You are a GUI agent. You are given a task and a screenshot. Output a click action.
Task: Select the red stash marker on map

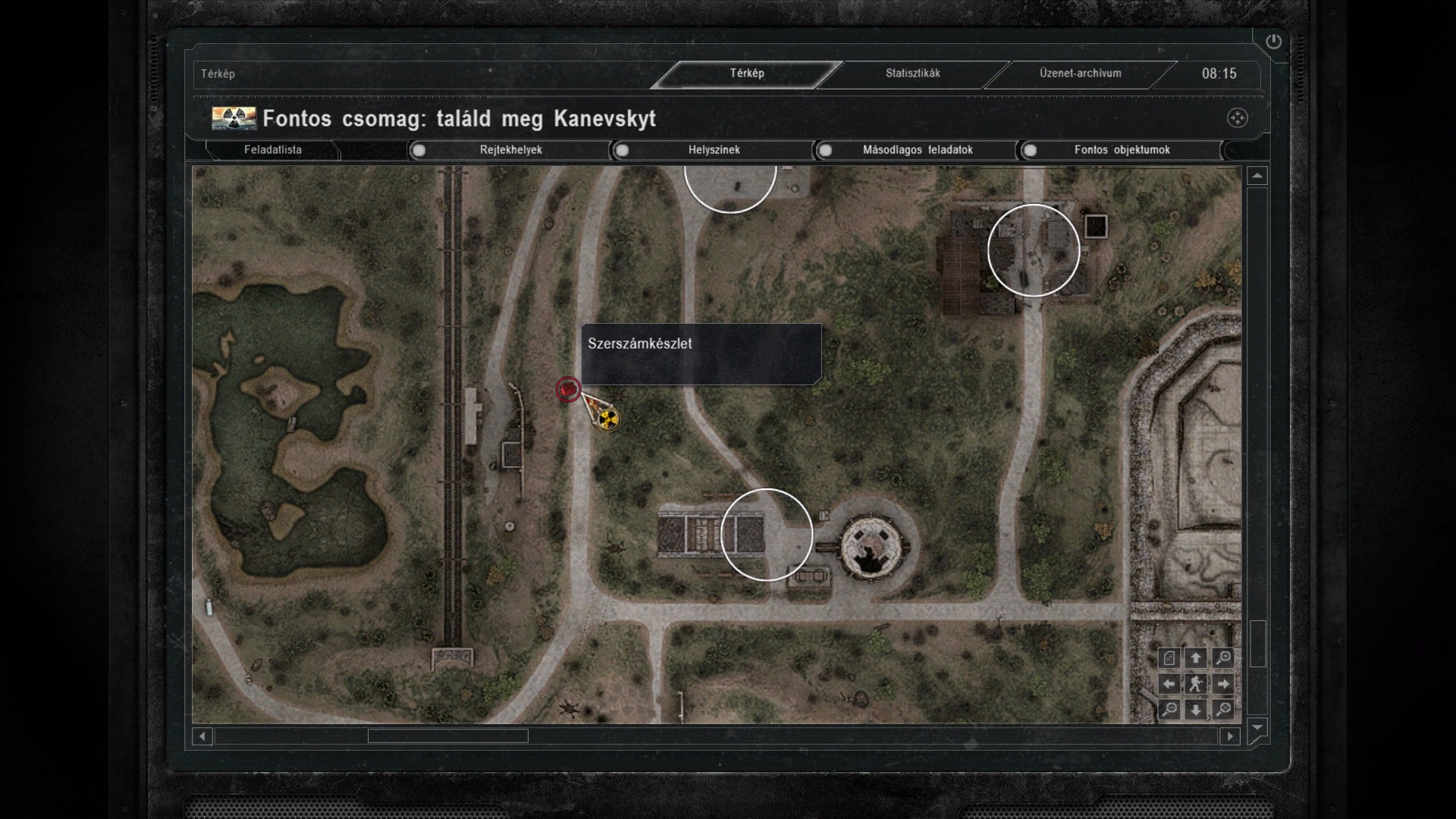(x=567, y=390)
